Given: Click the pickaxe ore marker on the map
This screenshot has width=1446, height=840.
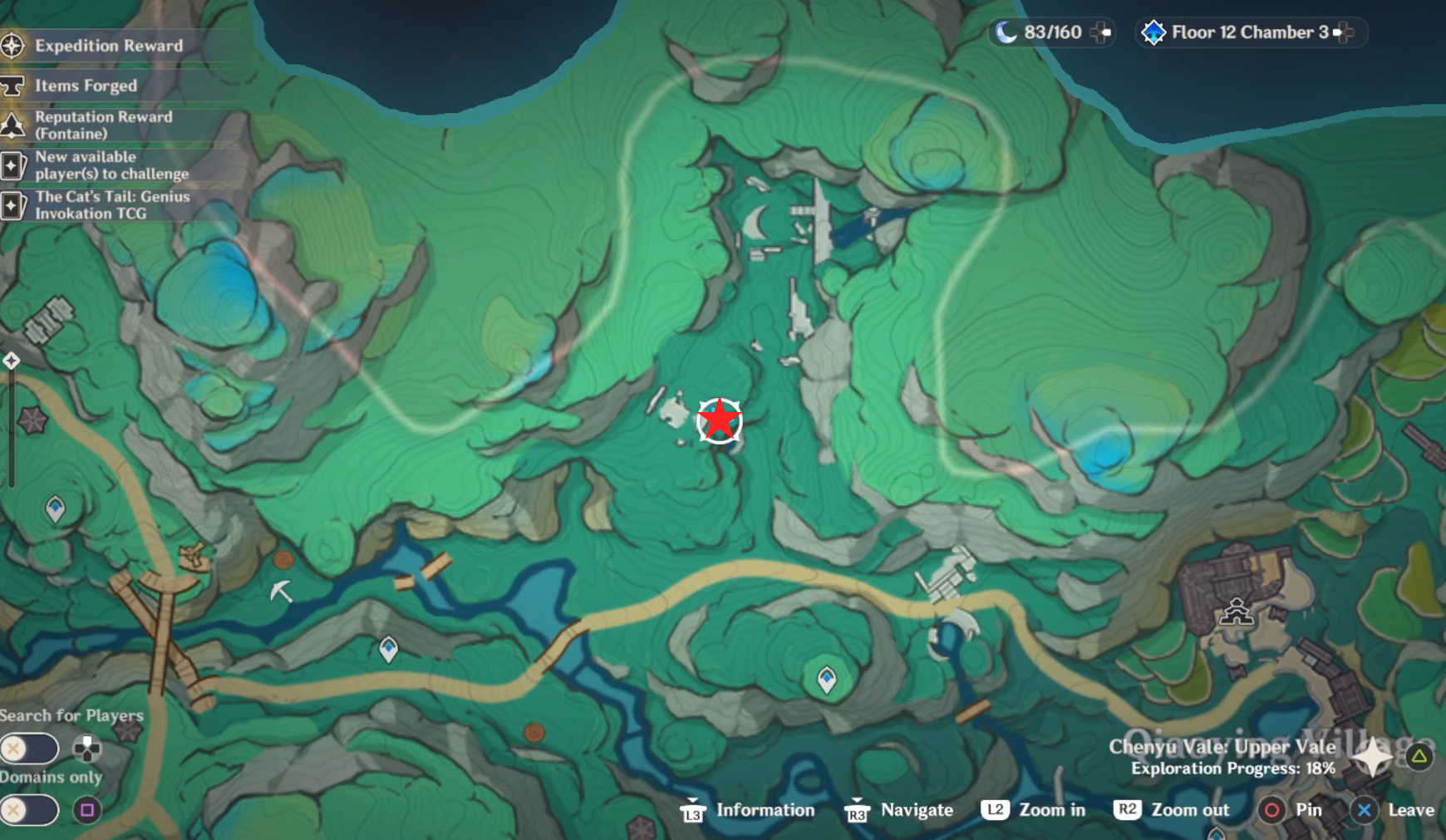Looking at the screenshot, I should coord(281,592).
